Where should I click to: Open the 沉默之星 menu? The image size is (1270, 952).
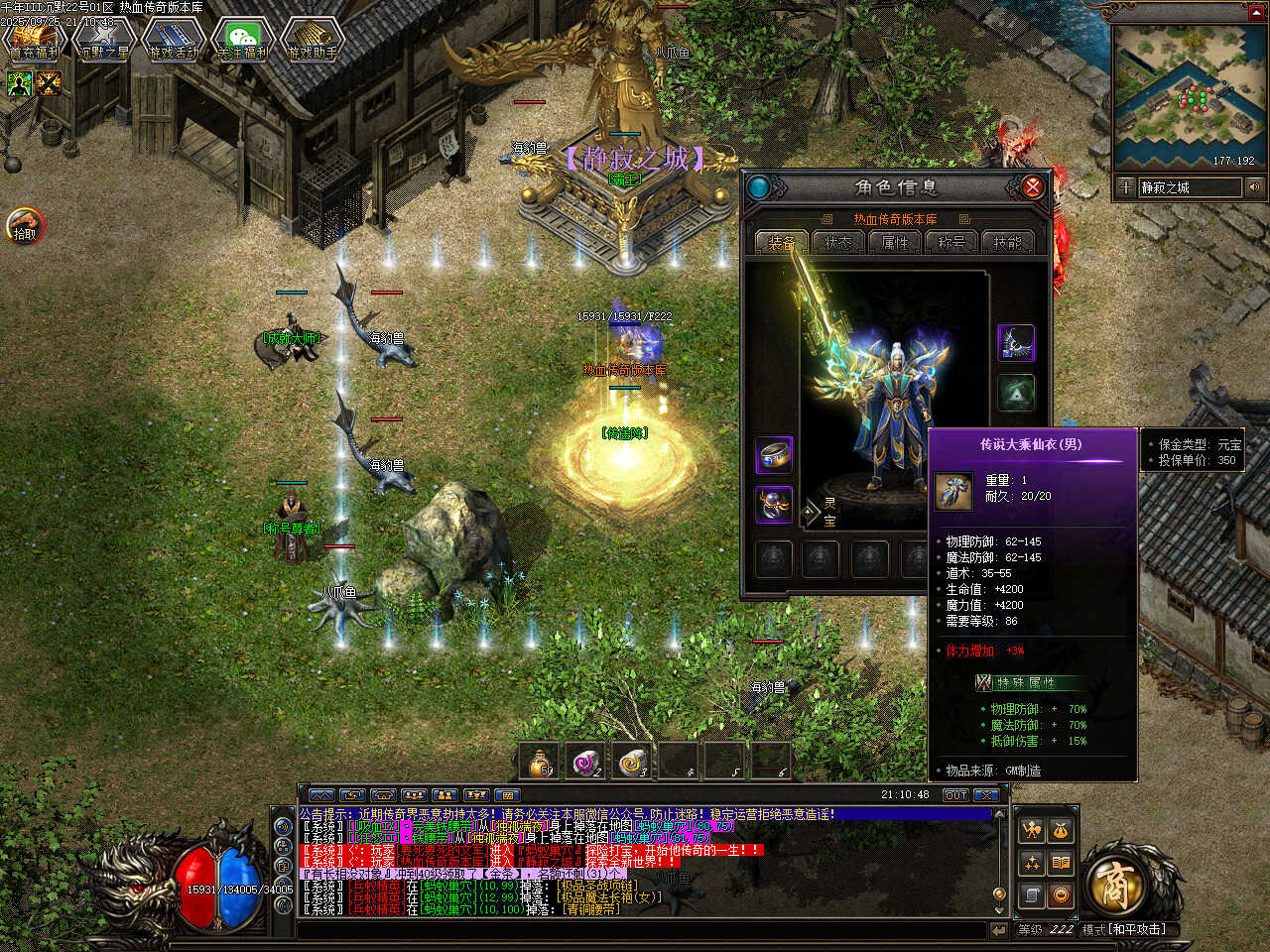pyautogui.click(x=104, y=41)
